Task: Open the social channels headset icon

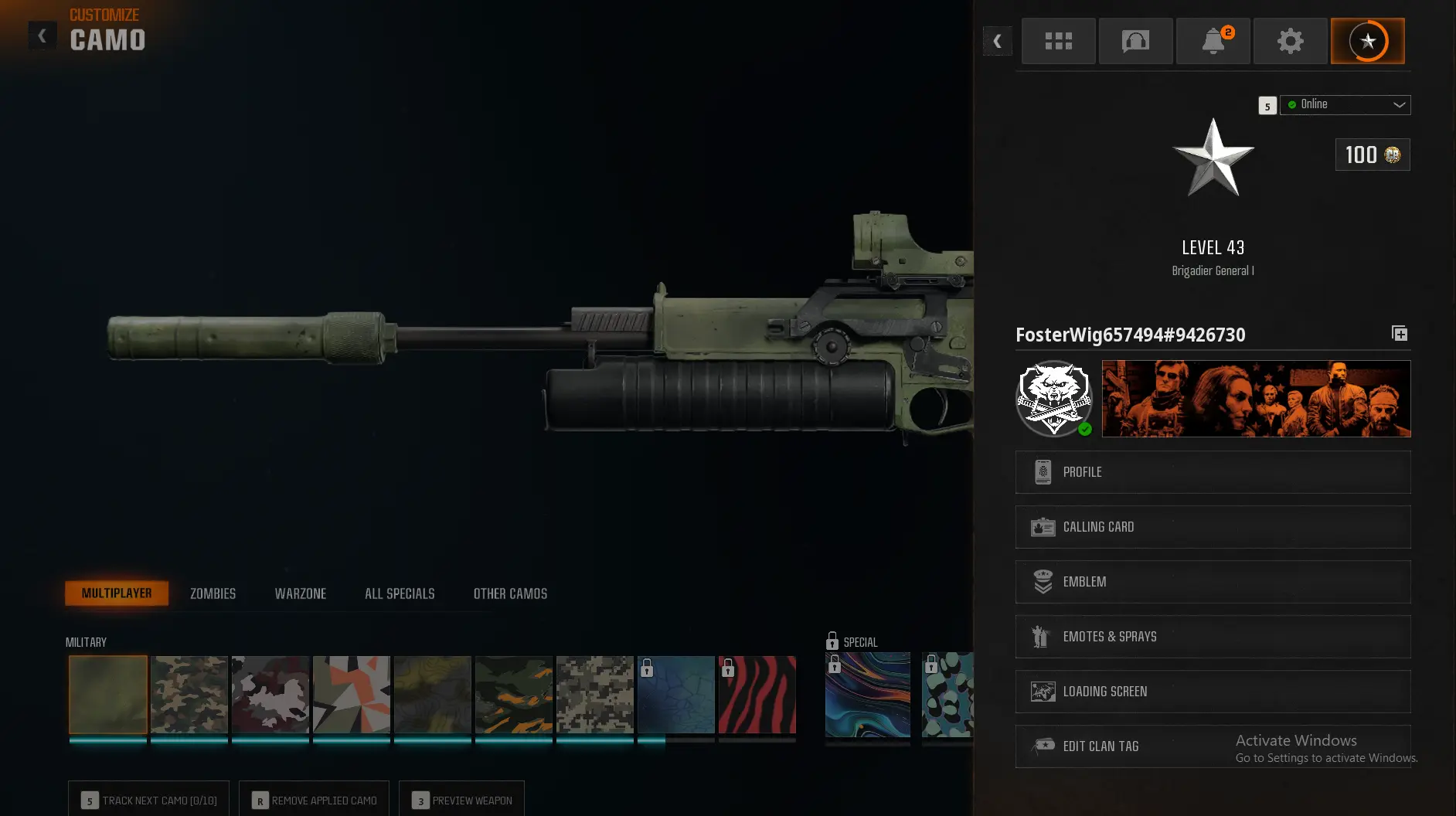Action: pyautogui.click(x=1135, y=41)
